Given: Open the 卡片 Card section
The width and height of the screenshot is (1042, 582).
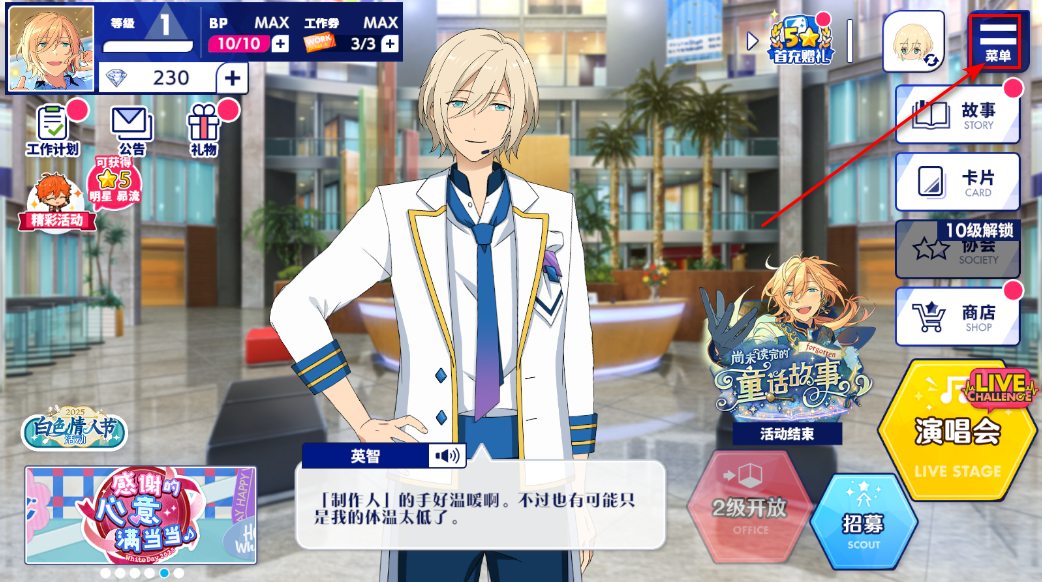Looking at the screenshot, I should pyautogui.click(x=958, y=182).
